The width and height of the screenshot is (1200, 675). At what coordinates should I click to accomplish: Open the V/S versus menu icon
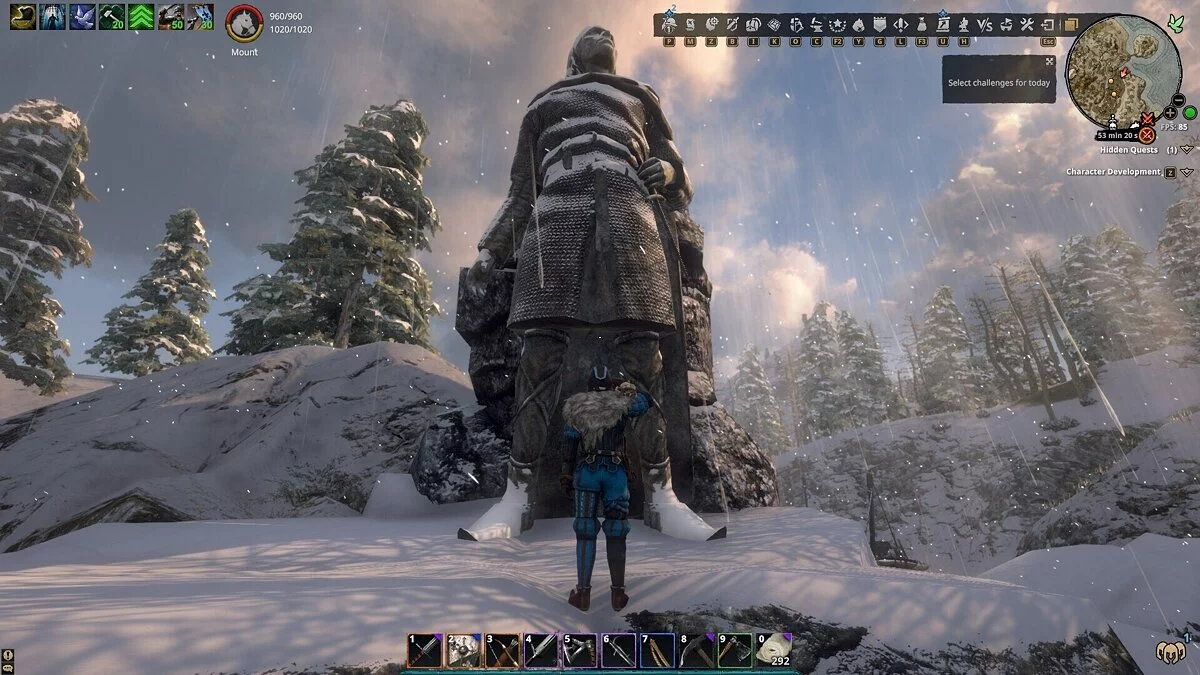tap(985, 23)
